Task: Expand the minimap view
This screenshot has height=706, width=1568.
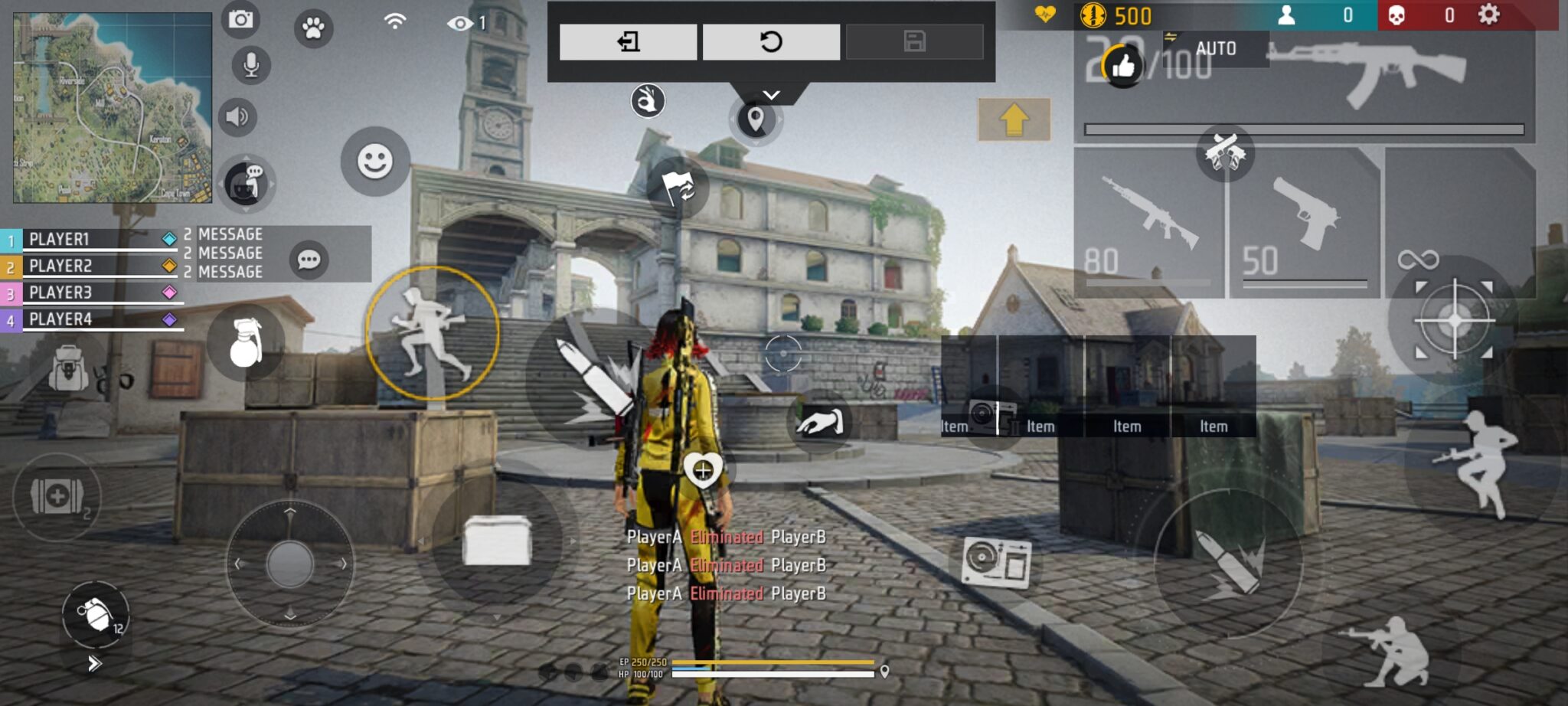Action: coord(112,106)
